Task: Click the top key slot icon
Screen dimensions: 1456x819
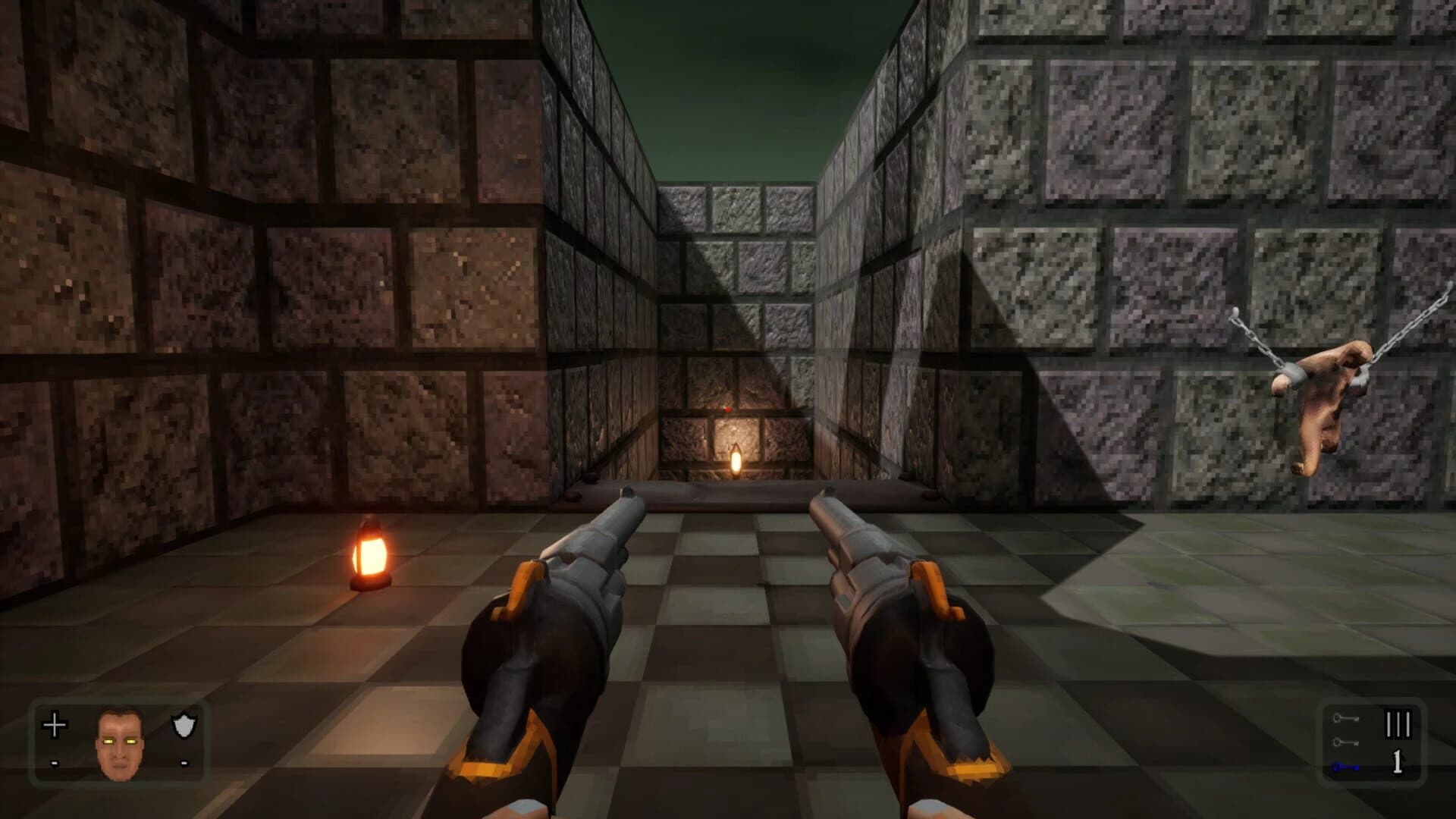Action: (x=1347, y=717)
